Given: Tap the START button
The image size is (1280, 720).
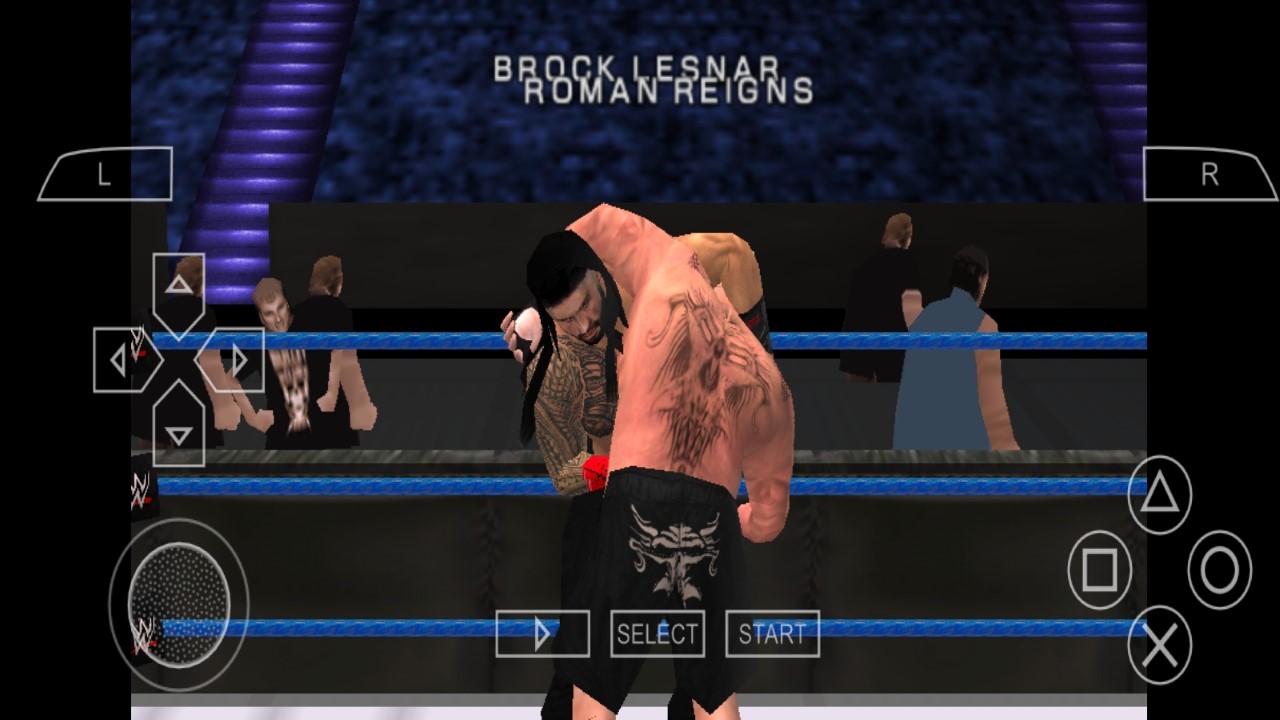Looking at the screenshot, I should (x=772, y=634).
